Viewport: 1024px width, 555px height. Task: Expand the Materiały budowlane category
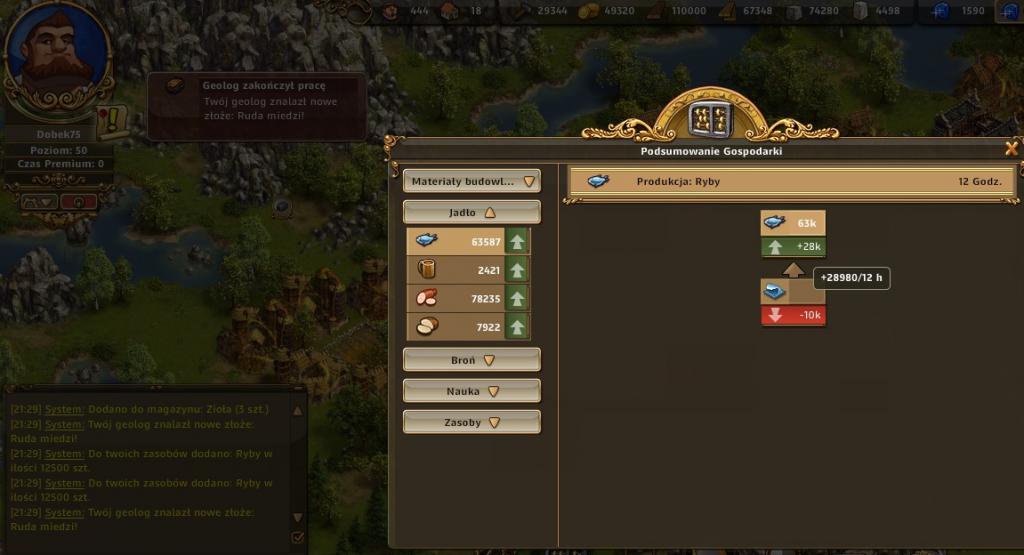click(x=471, y=182)
